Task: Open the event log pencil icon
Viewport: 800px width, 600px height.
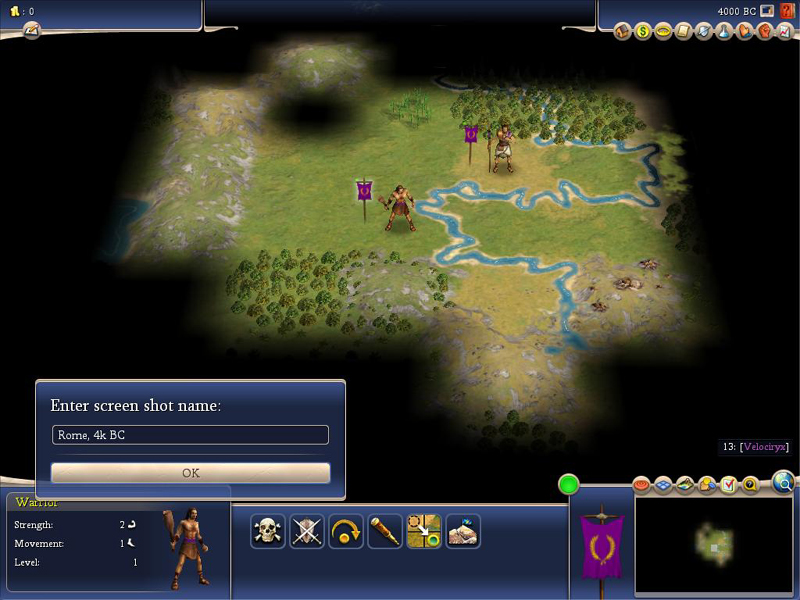Action: (32, 30)
